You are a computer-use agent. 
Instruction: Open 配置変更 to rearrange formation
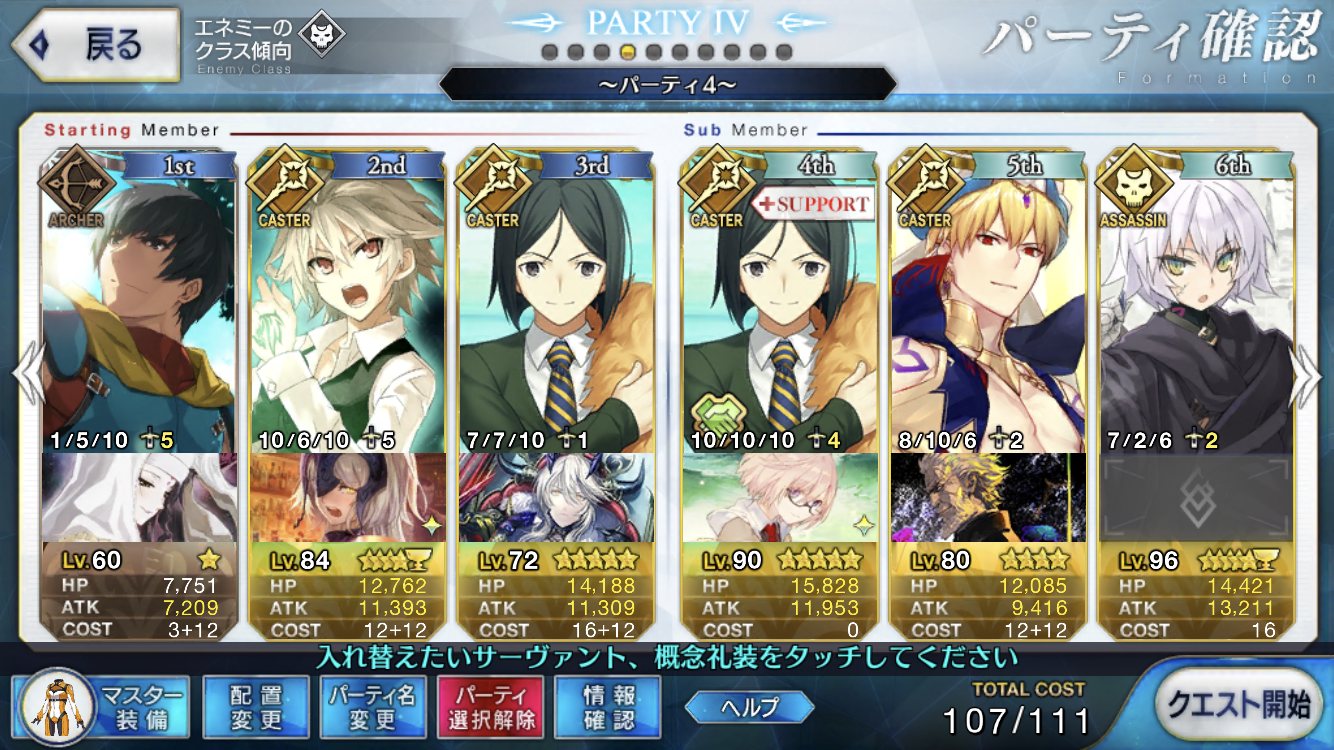tap(255, 706)
